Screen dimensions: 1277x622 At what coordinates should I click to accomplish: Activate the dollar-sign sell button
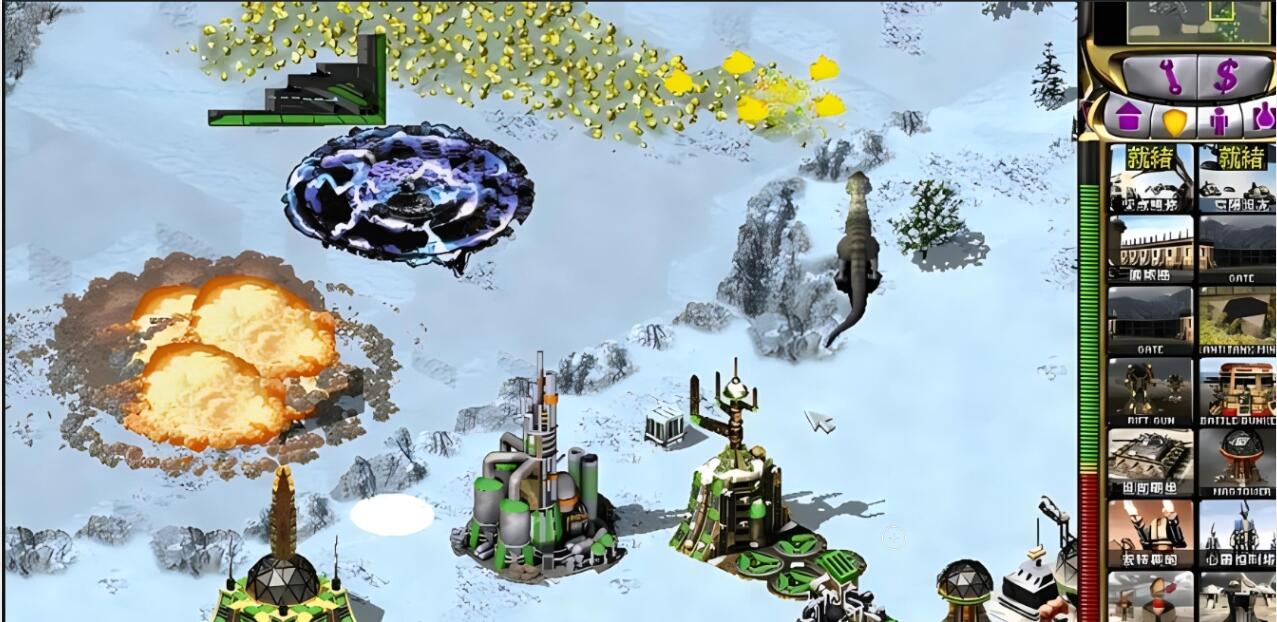(x=1225, y=76)
